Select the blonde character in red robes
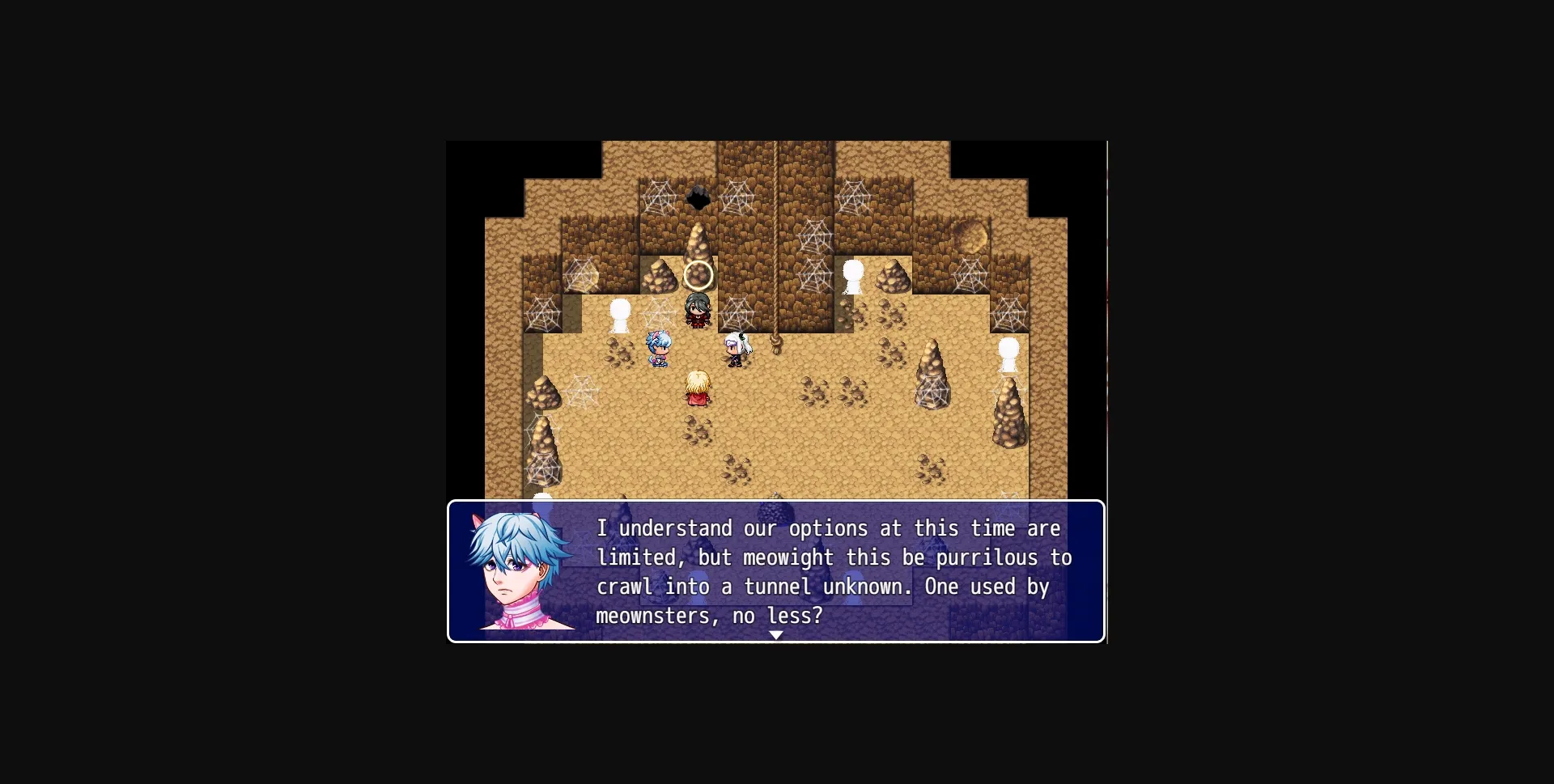This screenshot has width=1554, height=784. 699,388
